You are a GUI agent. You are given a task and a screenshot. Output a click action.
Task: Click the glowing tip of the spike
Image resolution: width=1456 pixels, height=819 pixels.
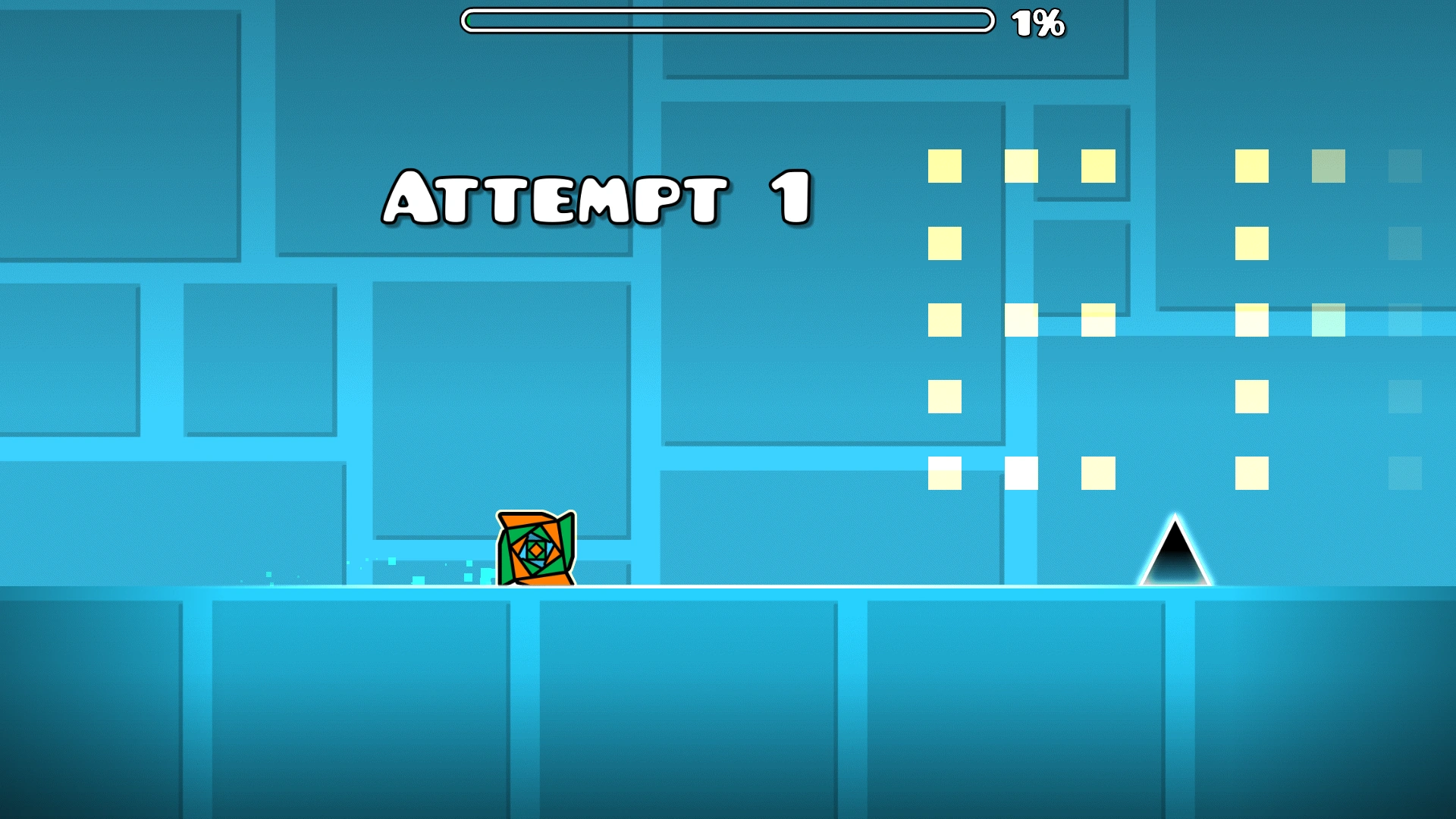(x=1176, y=519)
